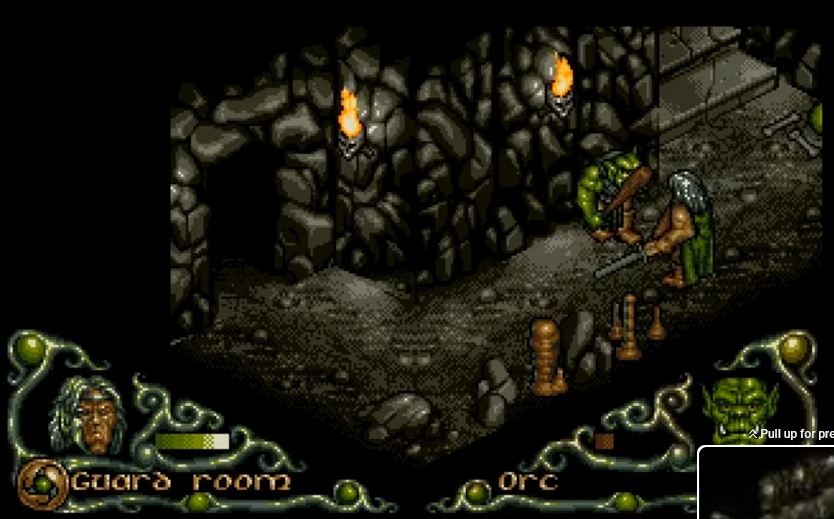
Task: Open the spiral Celtic emblem menu
Action: click(x=41, y=483)
